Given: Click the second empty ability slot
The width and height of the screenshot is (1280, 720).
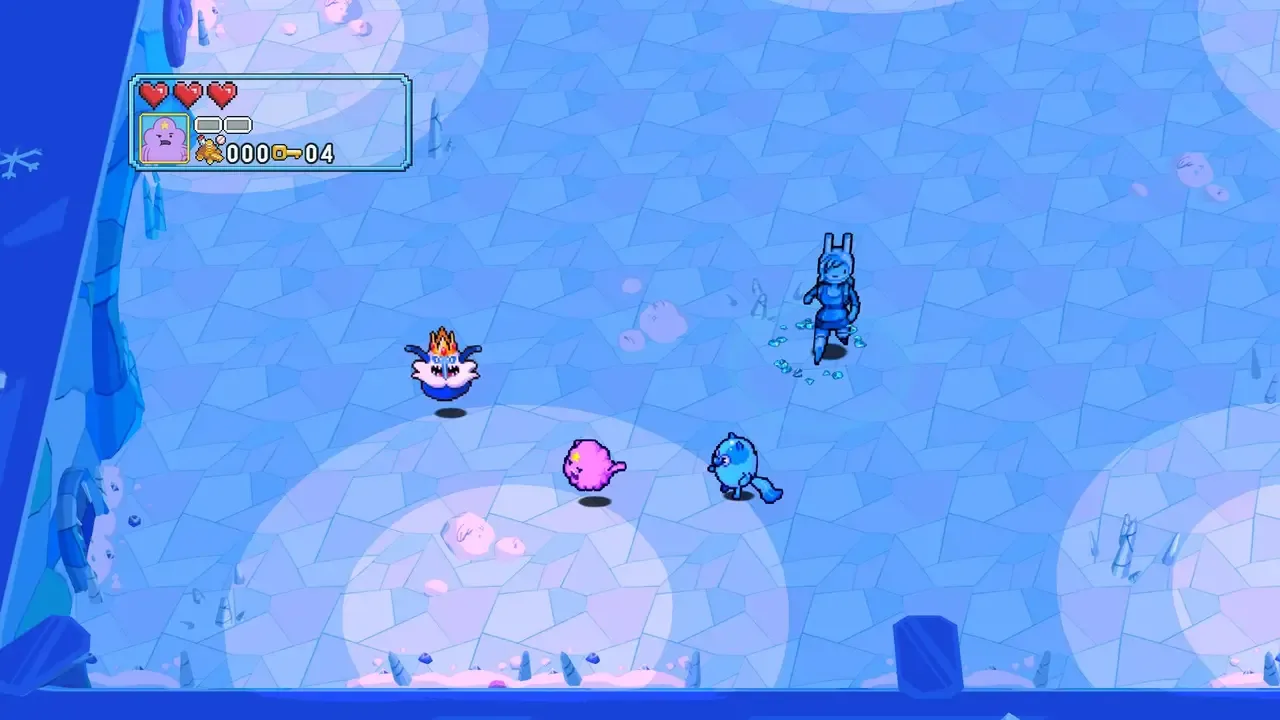Looking at the screenshot, I should click(238, 124).
